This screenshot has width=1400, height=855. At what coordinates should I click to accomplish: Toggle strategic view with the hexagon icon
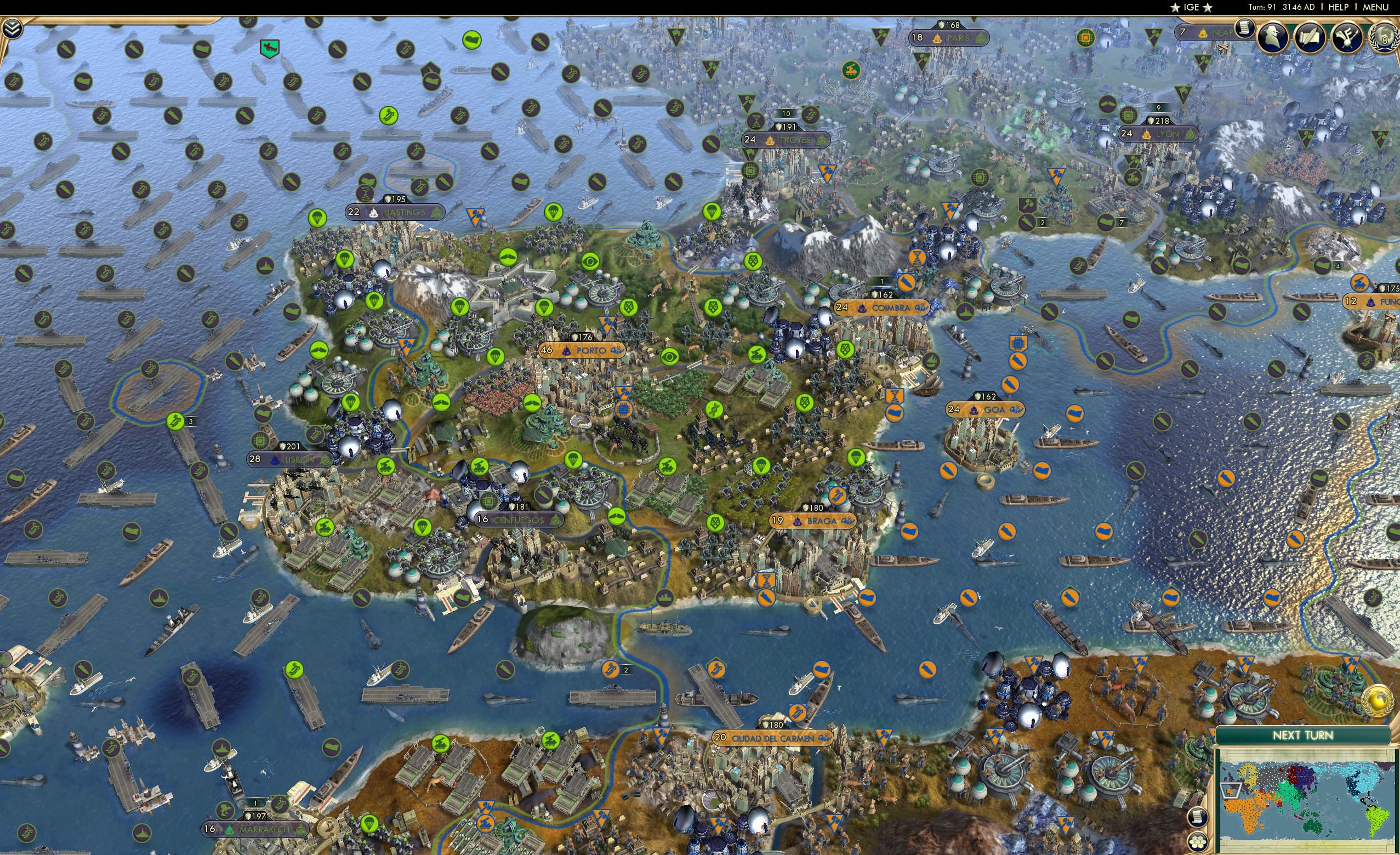pyautogui.click(x=1197, y=842)
